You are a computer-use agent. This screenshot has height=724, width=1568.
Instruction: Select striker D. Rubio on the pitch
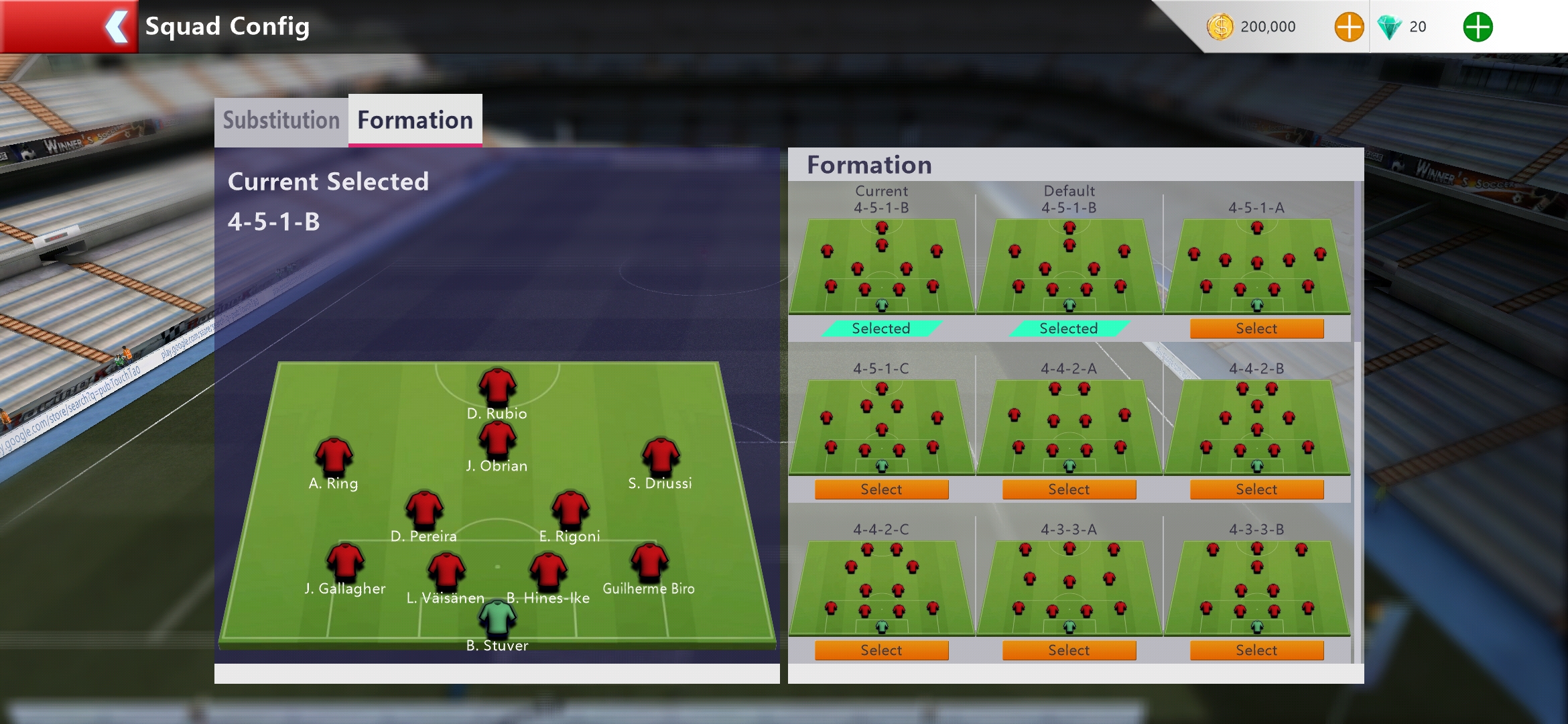pyautogui.click(x=497, y=386)
